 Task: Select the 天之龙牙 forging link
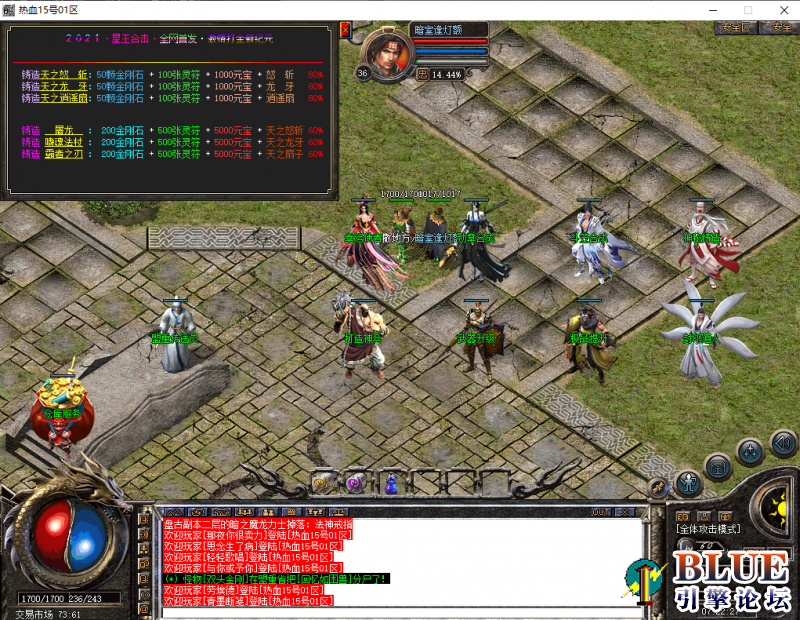64,86
